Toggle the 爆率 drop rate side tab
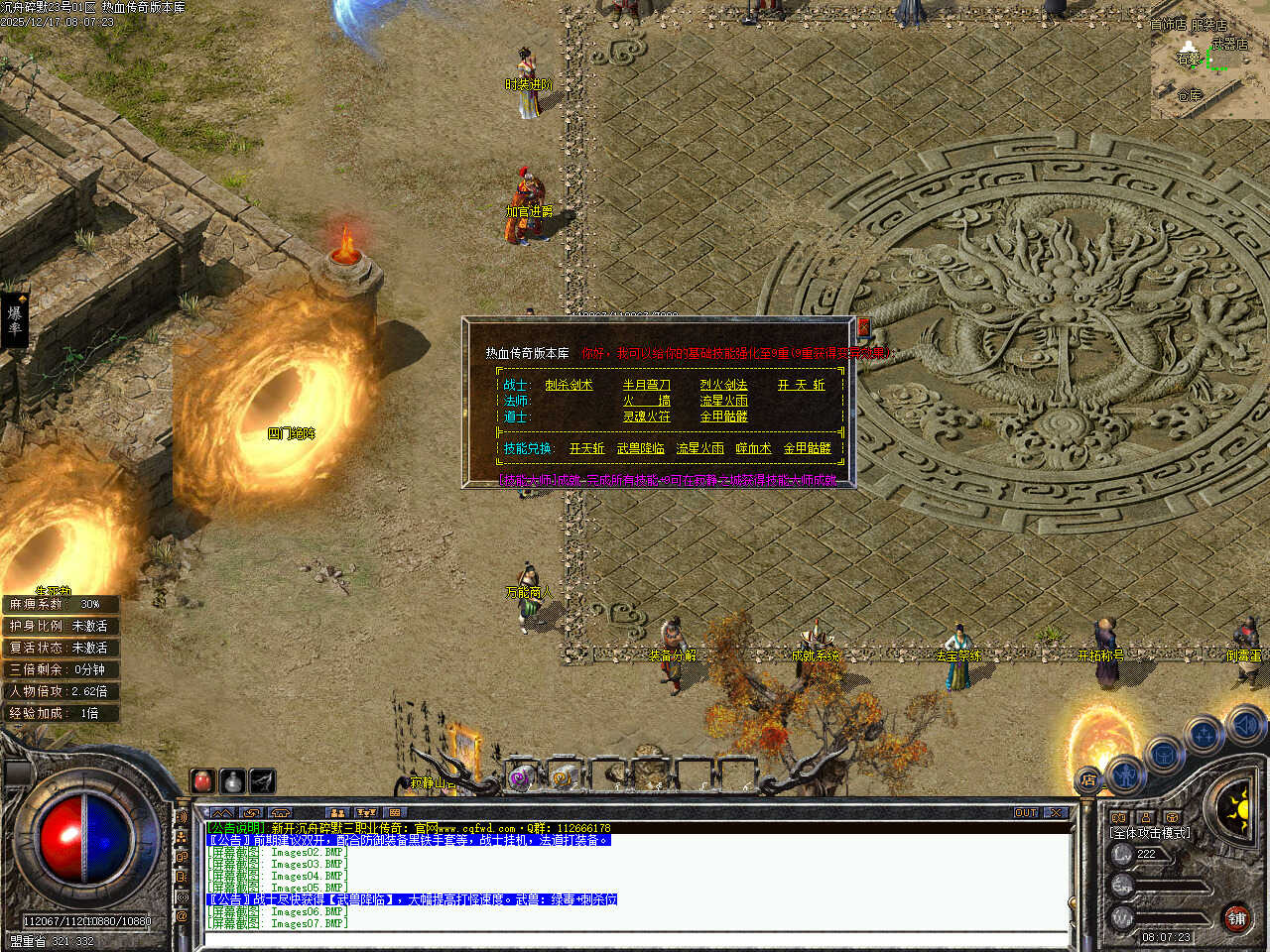 tap(14, 319)
